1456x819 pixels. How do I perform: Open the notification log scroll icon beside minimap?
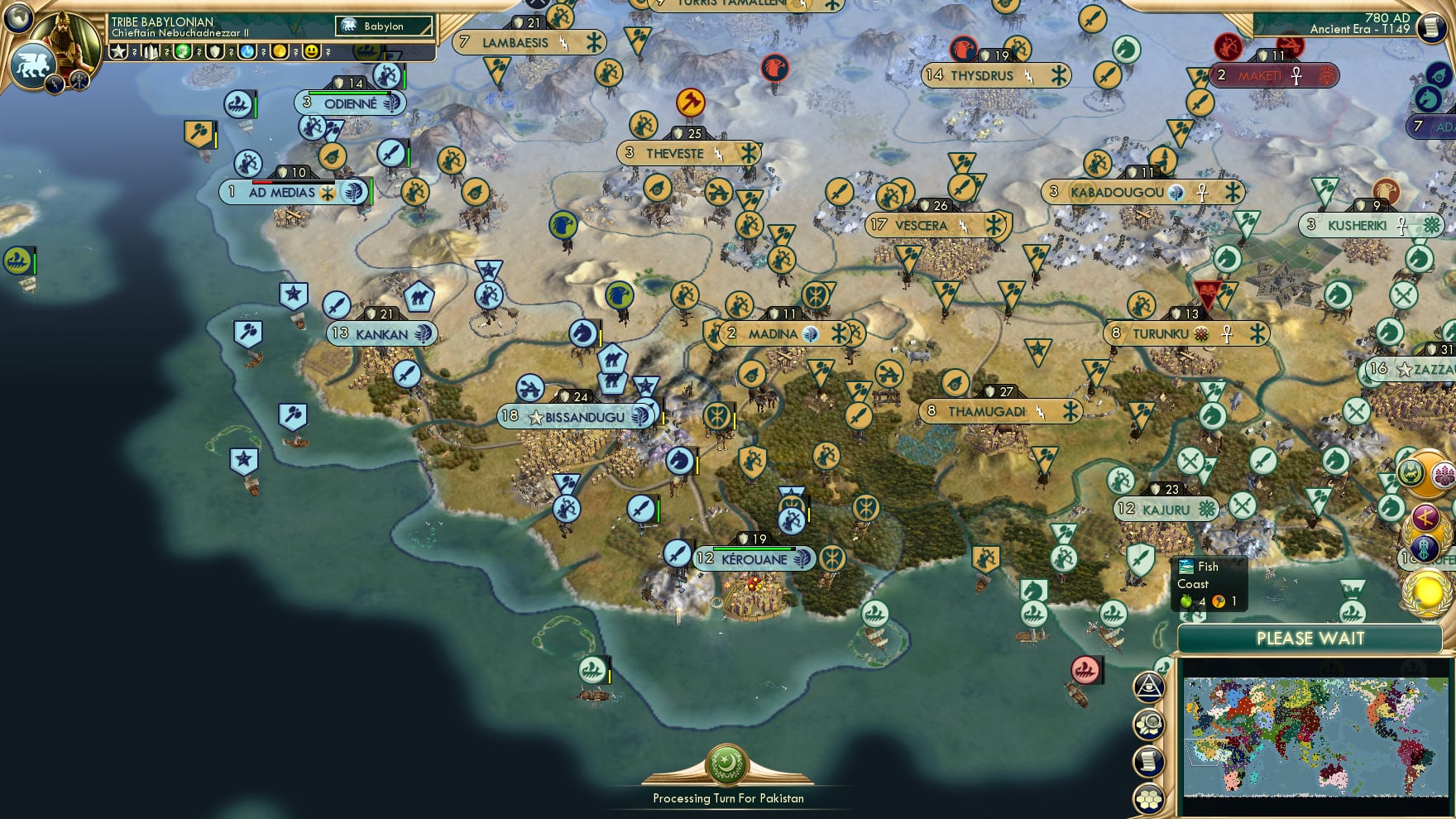click(x=1149, y=760)
